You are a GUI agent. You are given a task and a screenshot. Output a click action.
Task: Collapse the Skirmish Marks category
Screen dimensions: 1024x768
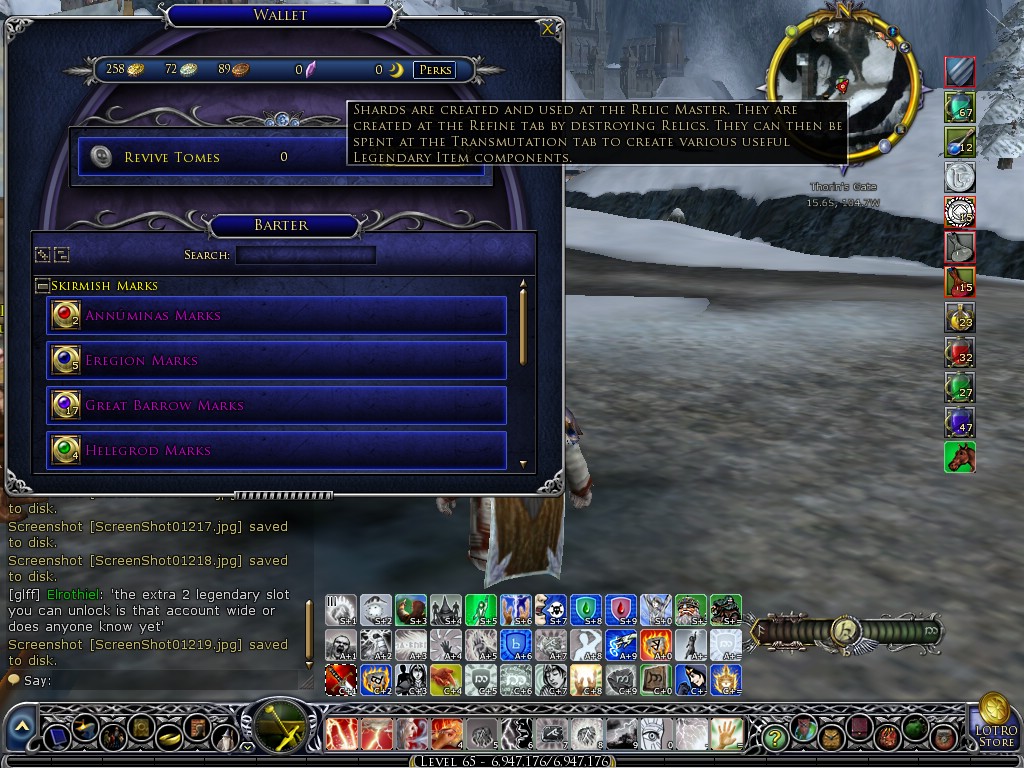pyautogui.click(x=42, y=286)
